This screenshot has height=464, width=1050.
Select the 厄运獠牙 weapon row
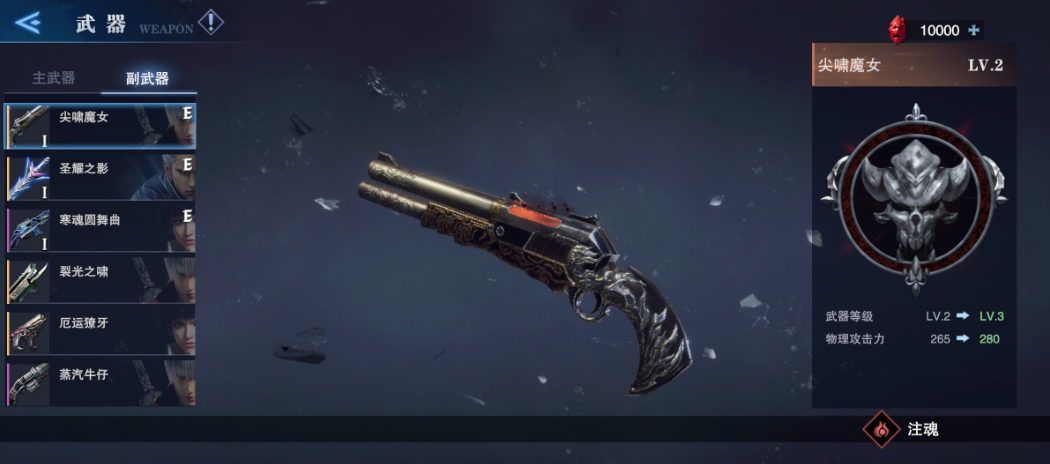click(x=101, y=332)
